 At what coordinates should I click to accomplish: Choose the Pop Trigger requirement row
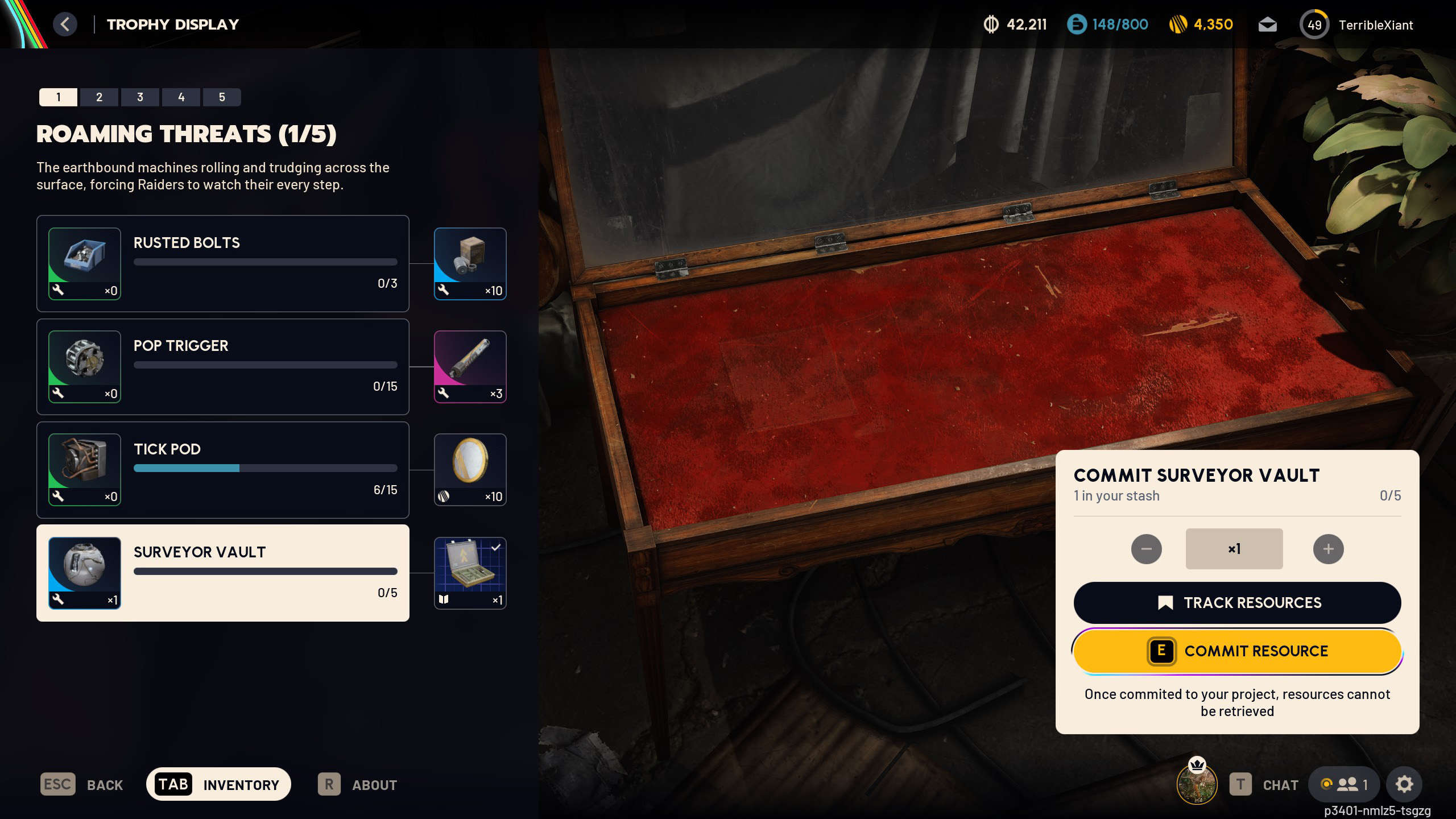click(222, 367)
